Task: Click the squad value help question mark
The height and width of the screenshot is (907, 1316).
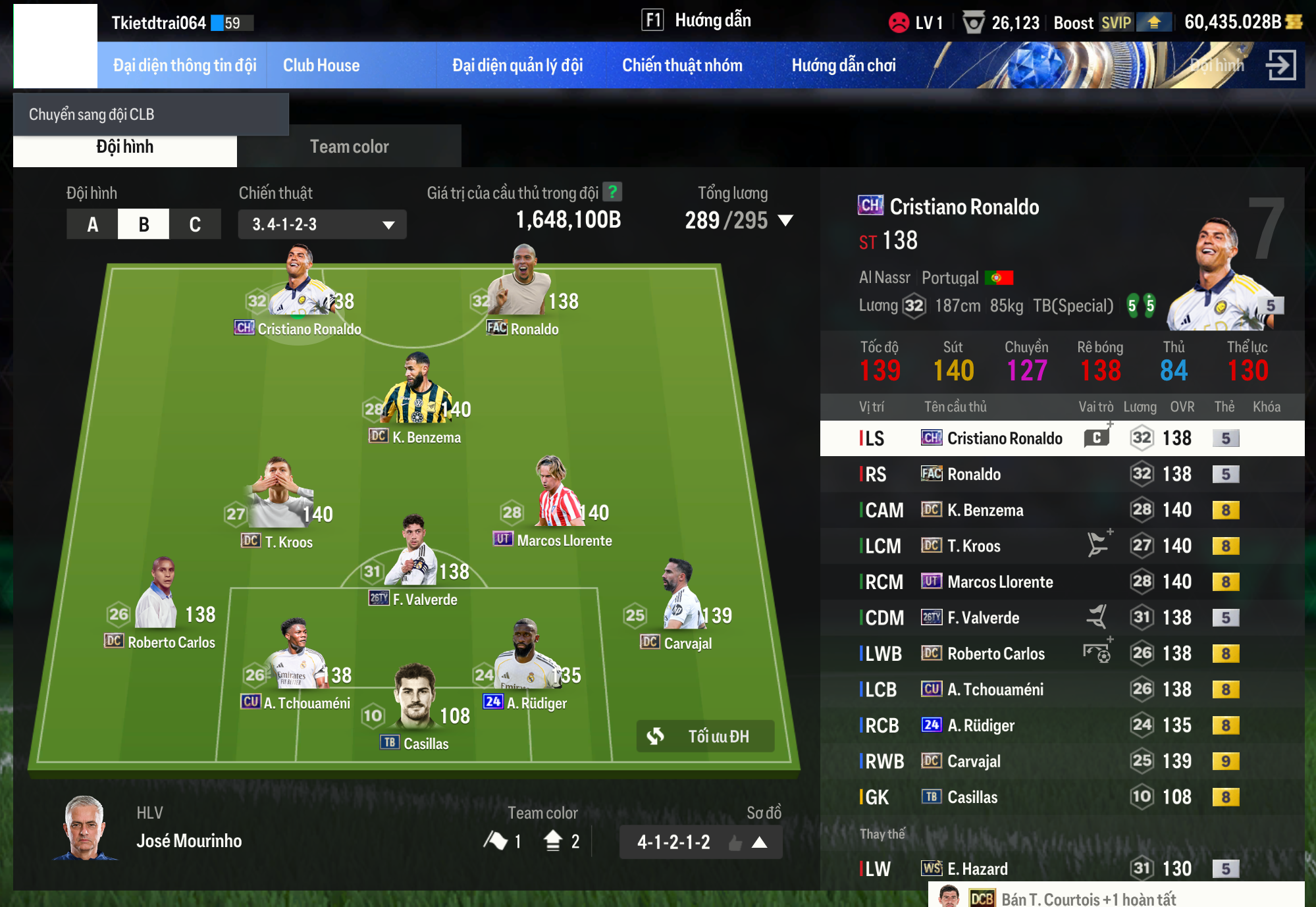Action: click(613, 192)
